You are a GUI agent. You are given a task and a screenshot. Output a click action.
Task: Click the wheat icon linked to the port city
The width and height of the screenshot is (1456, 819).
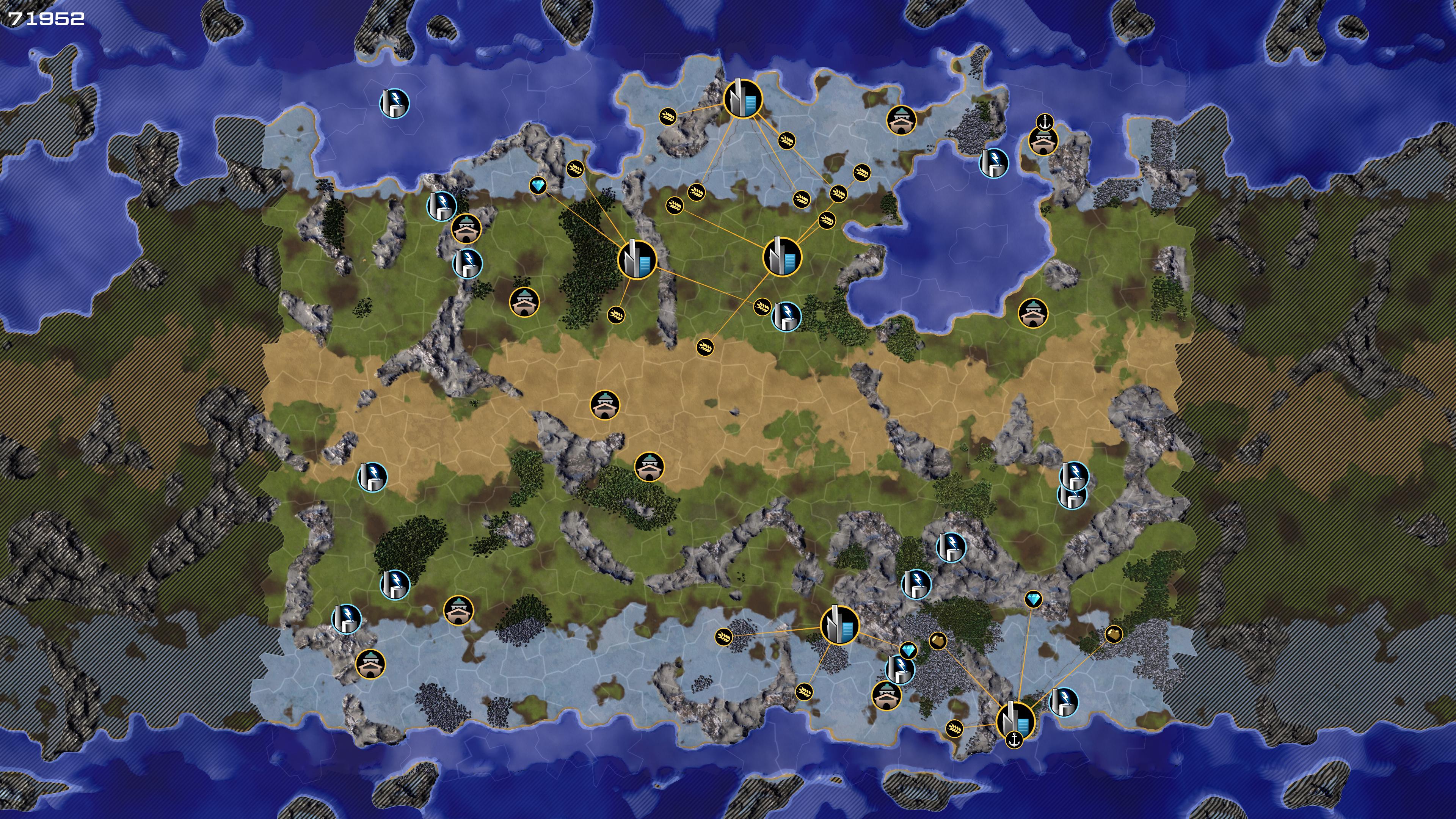(954, 728)
